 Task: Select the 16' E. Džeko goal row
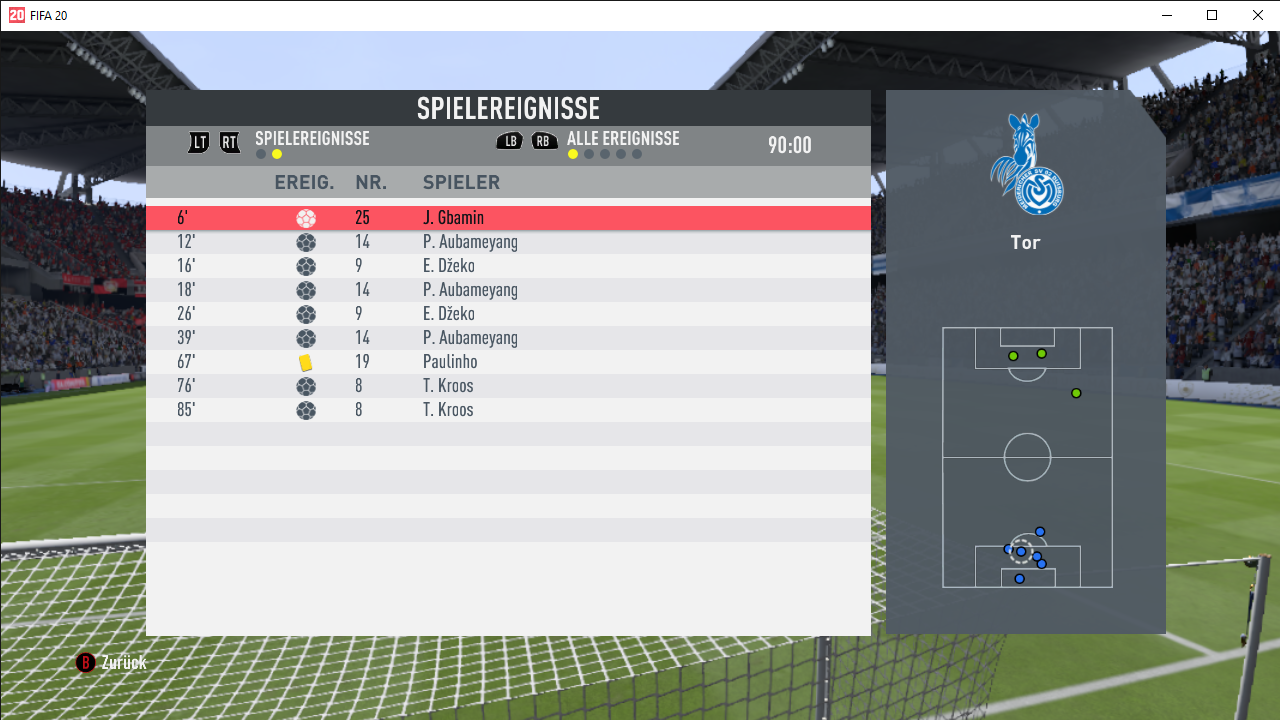[x=508, y=266]
